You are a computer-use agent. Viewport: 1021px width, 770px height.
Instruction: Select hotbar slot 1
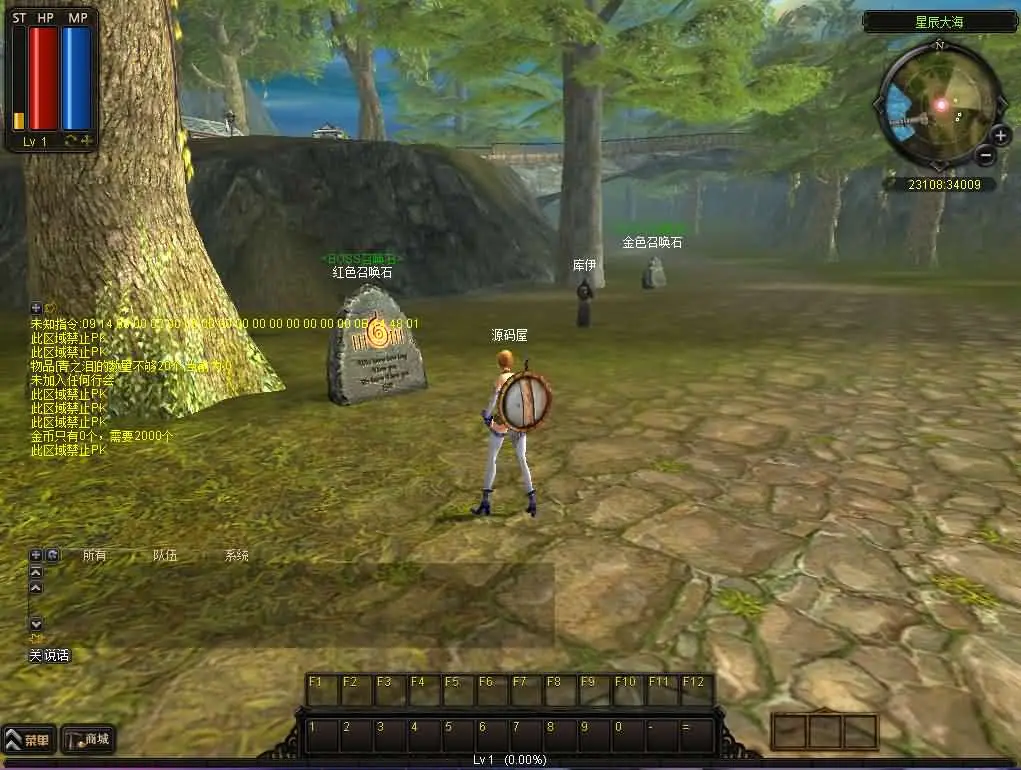coord(322,735)
